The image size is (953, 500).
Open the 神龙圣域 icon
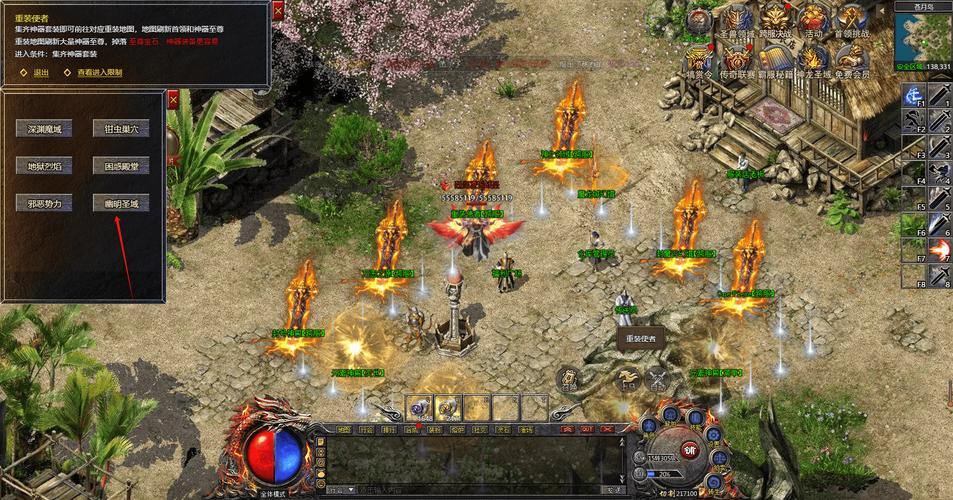pyautogui.click(x=812, y=58)
